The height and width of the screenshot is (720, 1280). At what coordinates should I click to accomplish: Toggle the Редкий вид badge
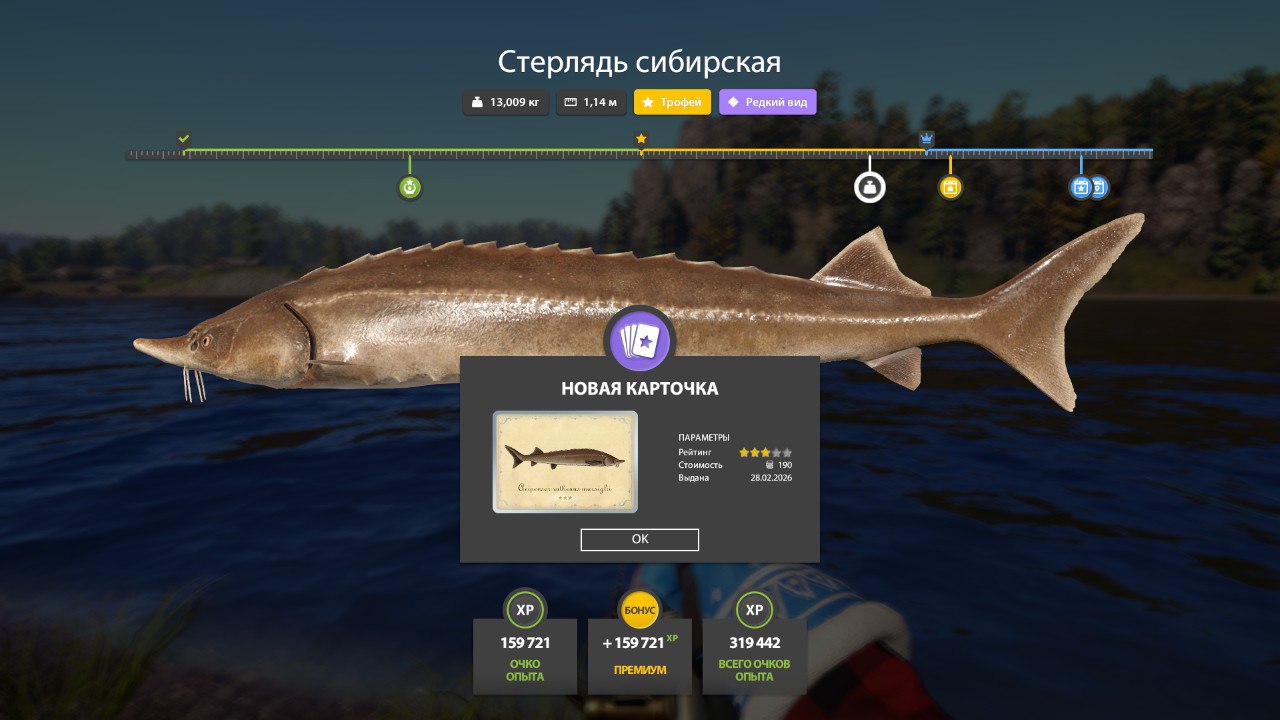(x=767, y=101)
